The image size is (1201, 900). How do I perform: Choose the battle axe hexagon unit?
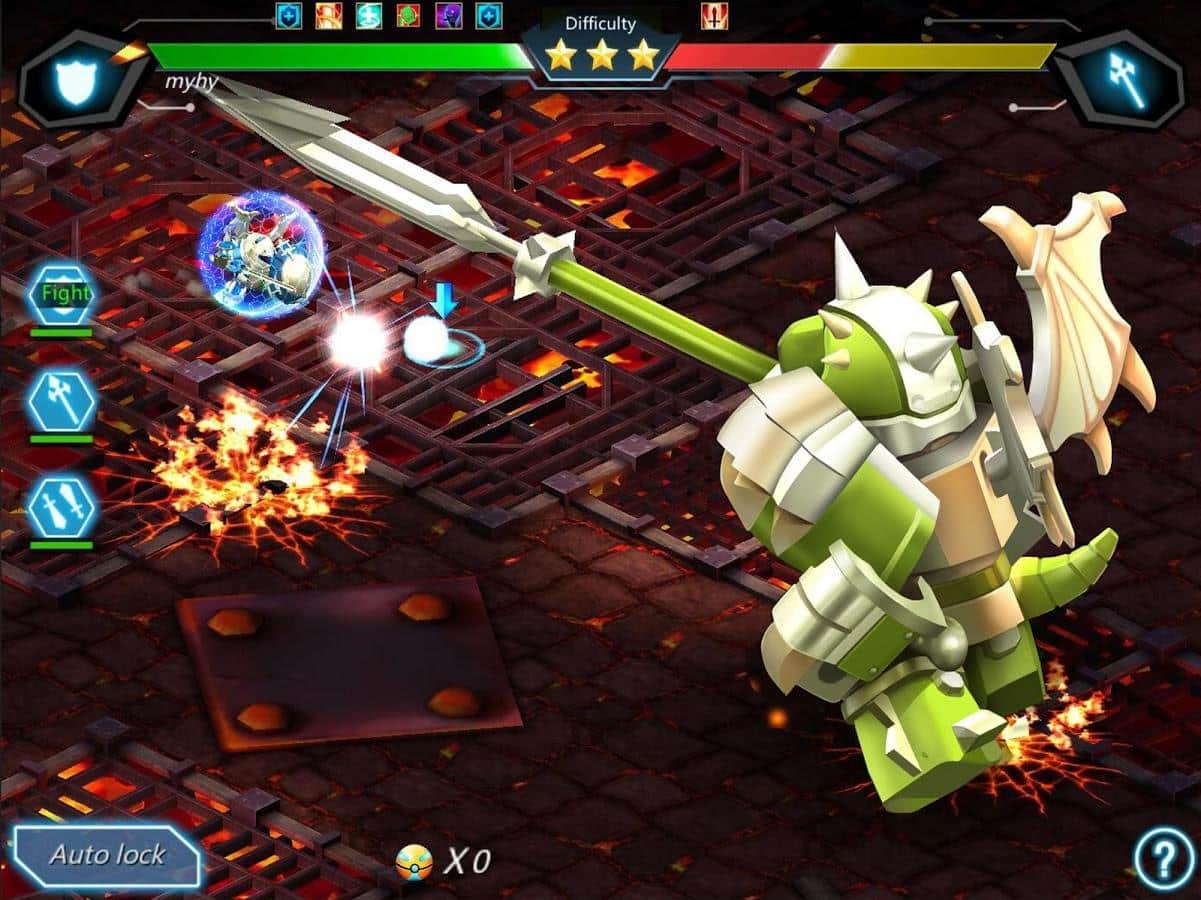point(62,402)
